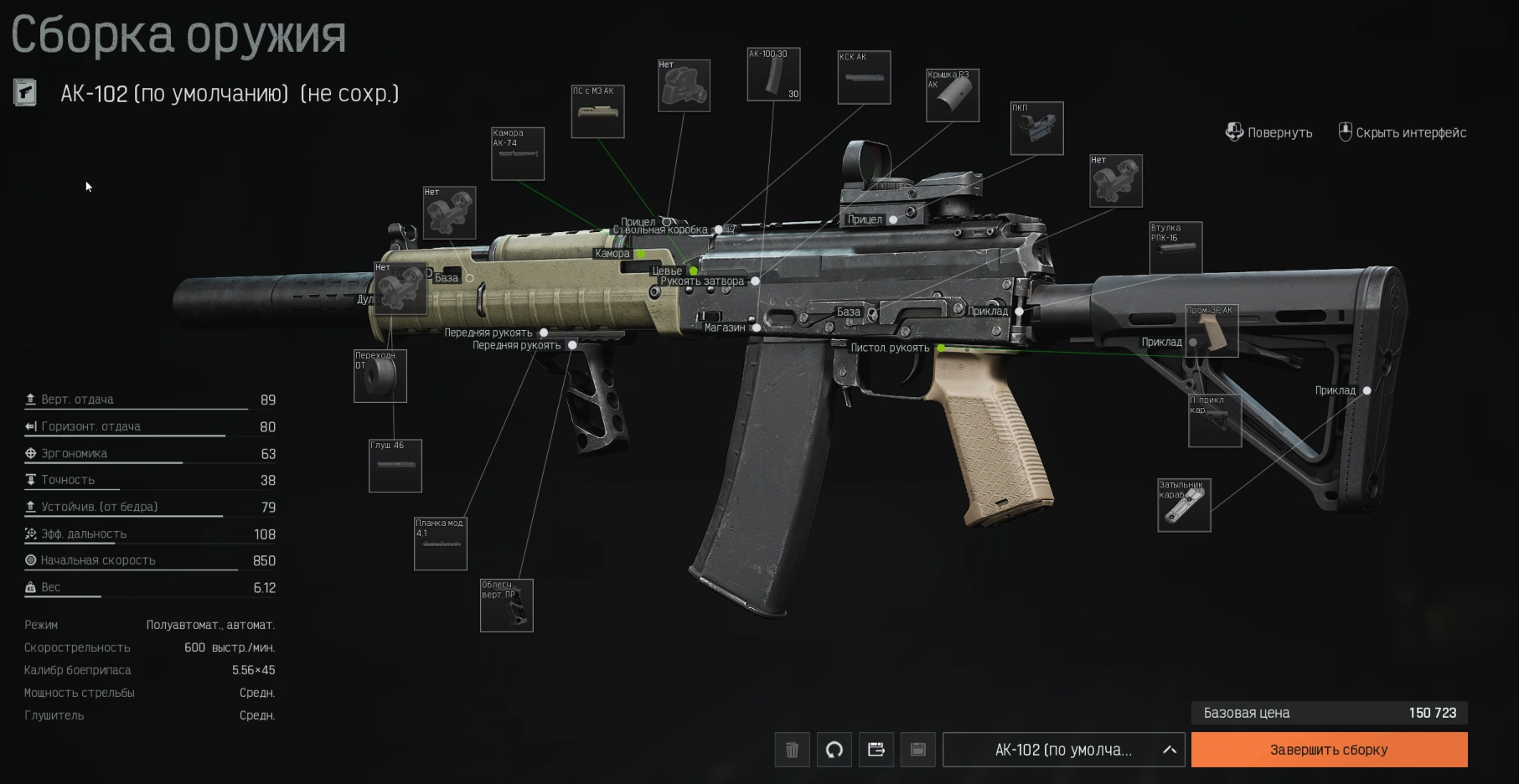
Task: Reset the build with circular arrow button
Action: [834, 750]
